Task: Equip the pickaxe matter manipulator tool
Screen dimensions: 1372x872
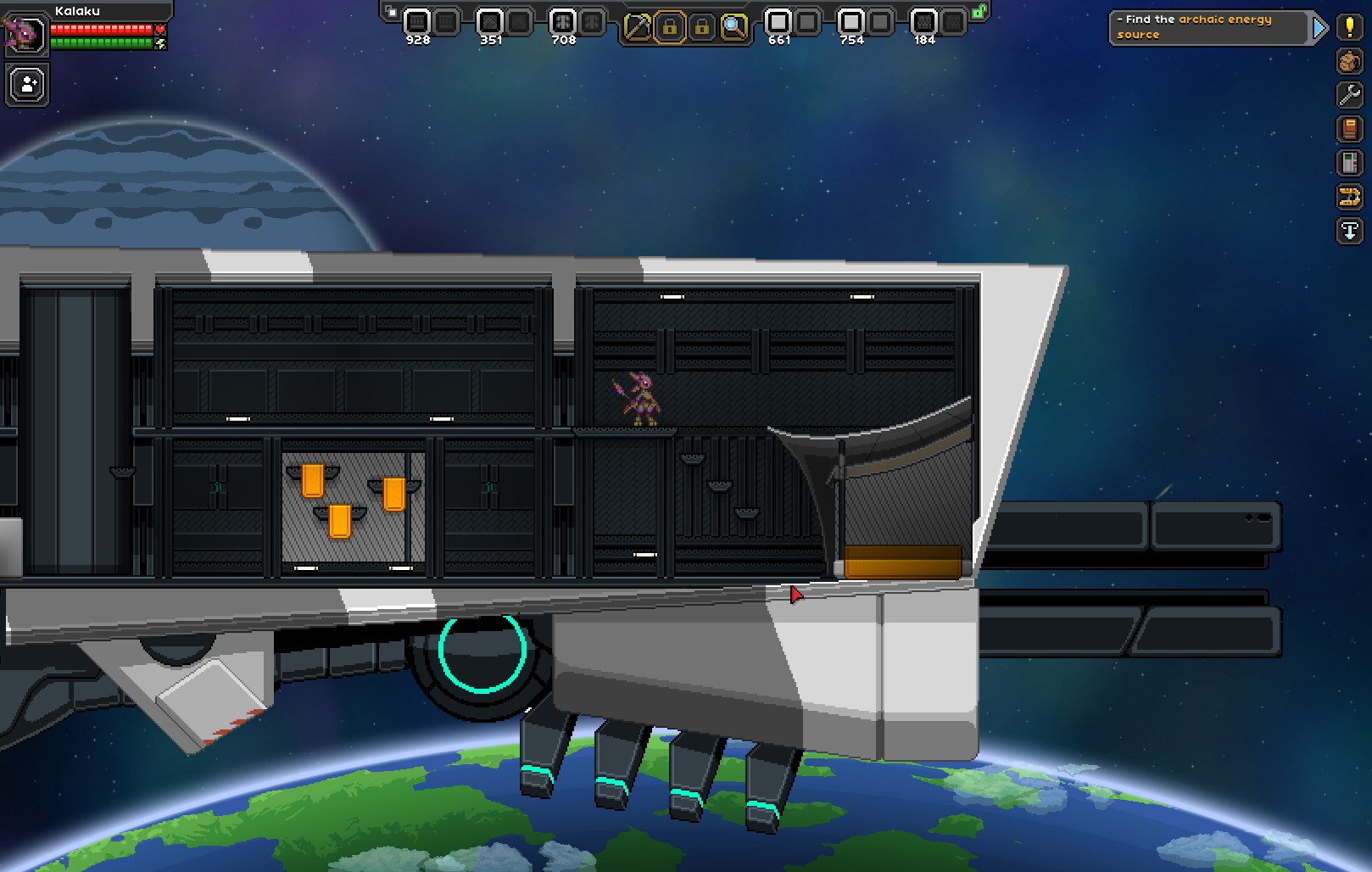Action: point(637,28)
